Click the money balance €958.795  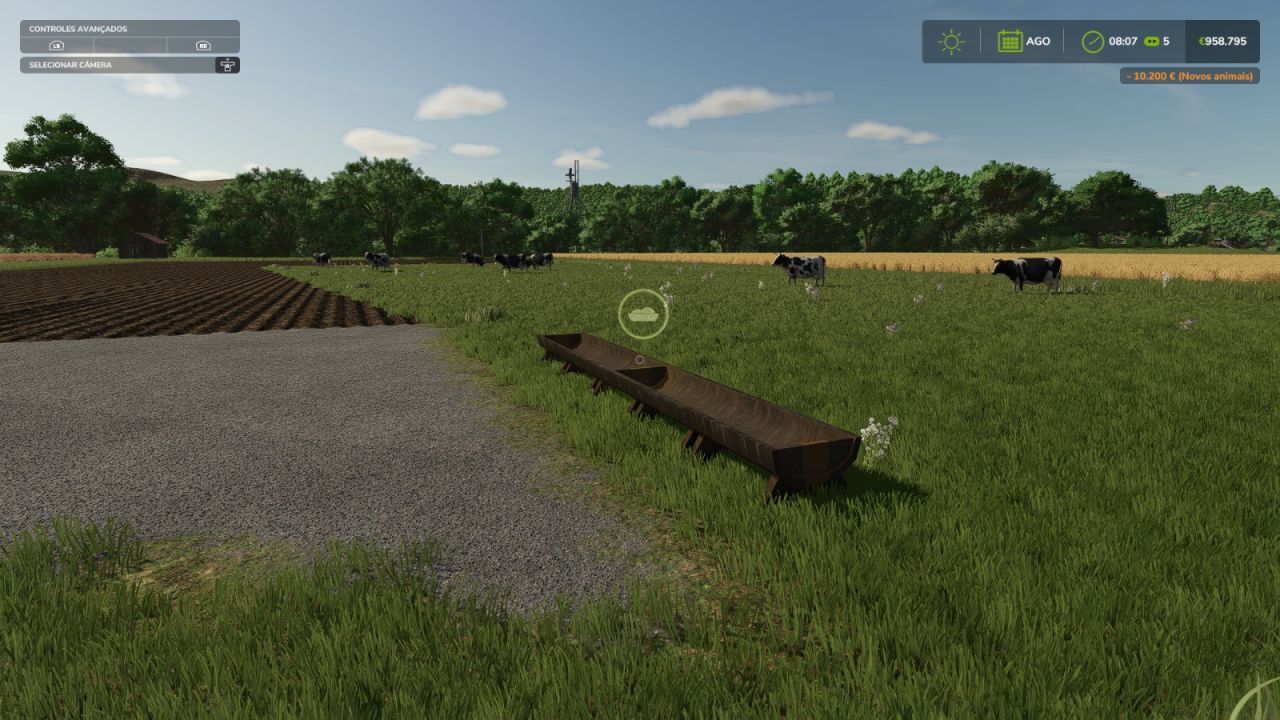click(1225, 41)
